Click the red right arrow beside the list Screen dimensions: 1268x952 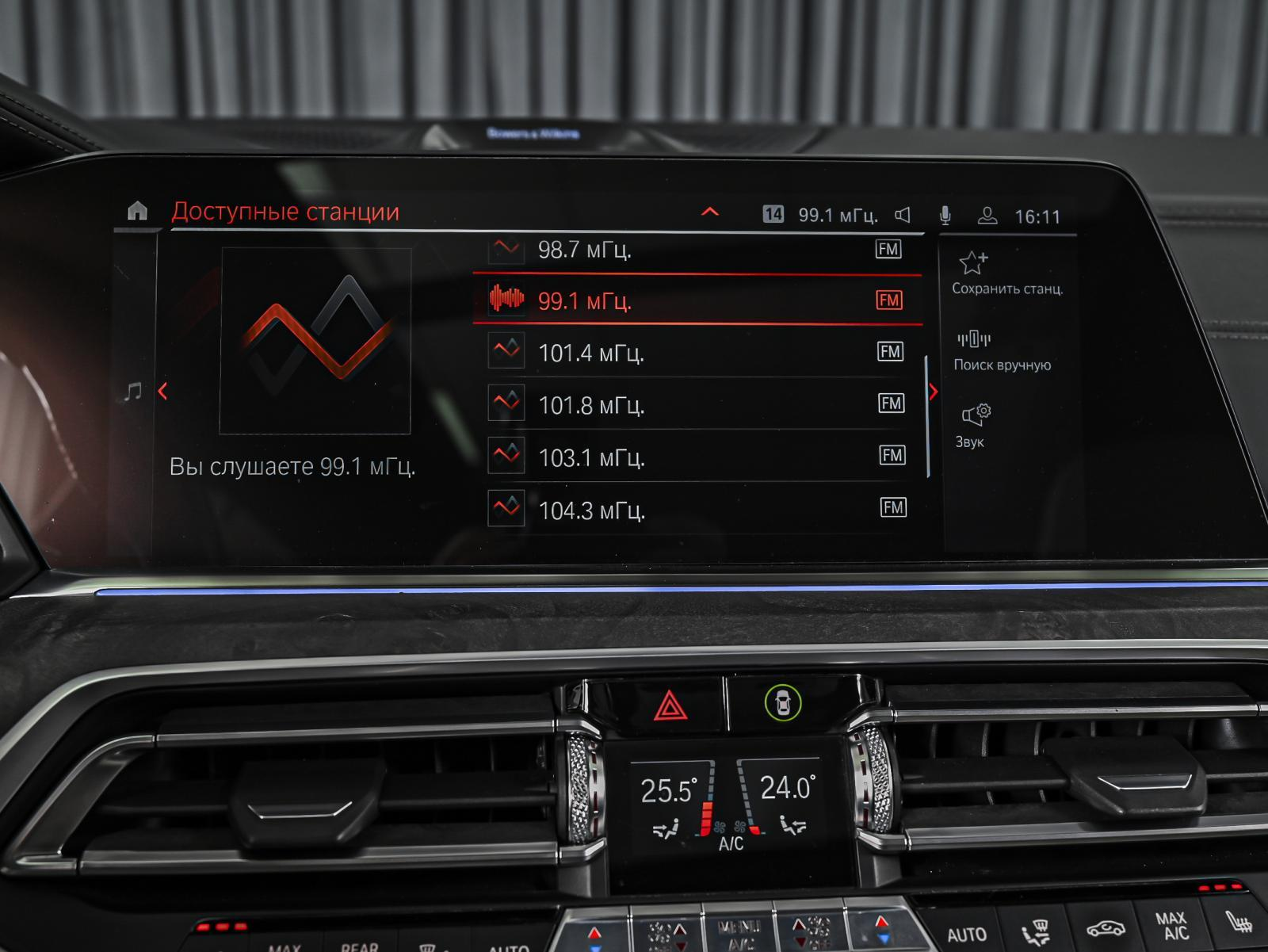point(934,392)
